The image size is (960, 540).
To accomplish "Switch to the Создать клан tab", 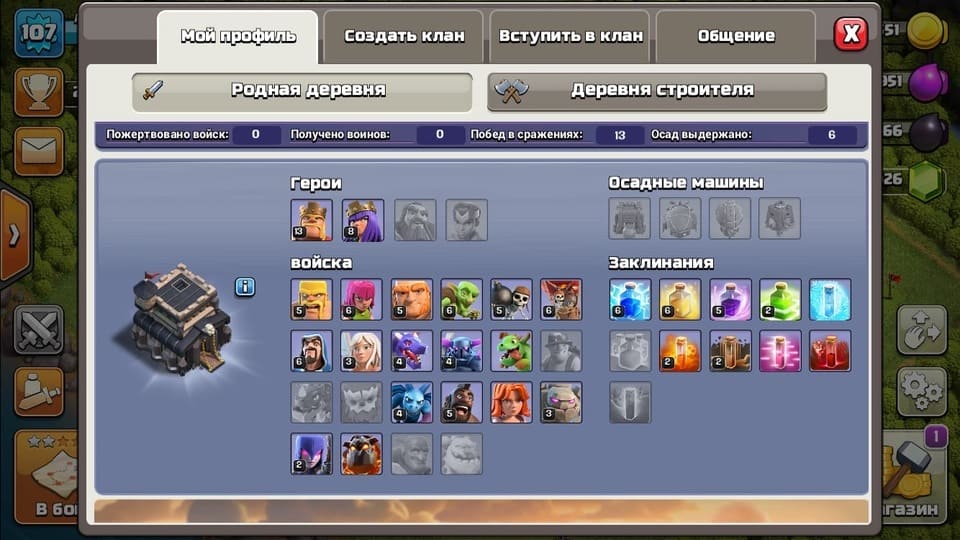I will click(404, 36).
